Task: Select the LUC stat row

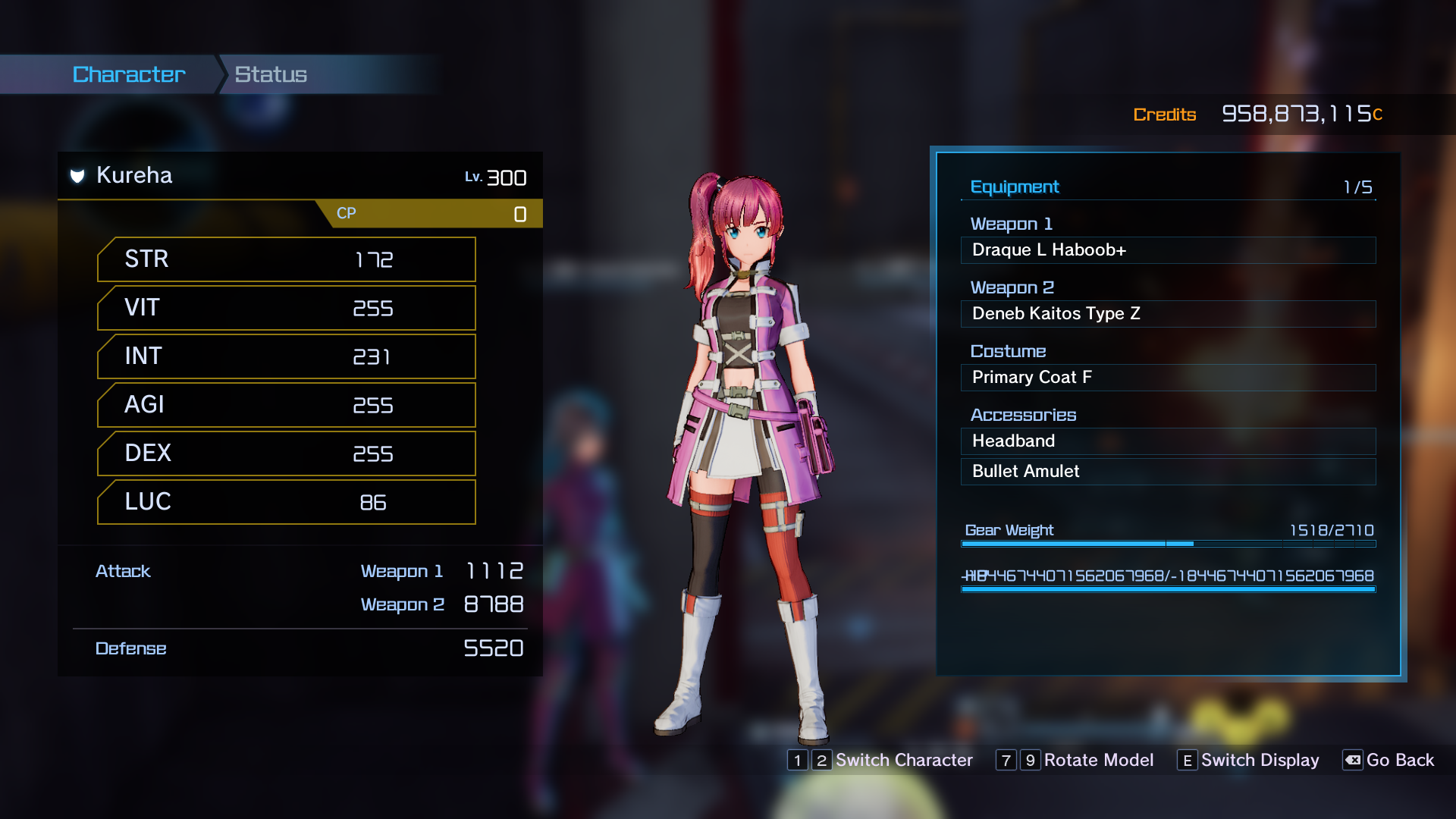Action: (x=287, y=502)
